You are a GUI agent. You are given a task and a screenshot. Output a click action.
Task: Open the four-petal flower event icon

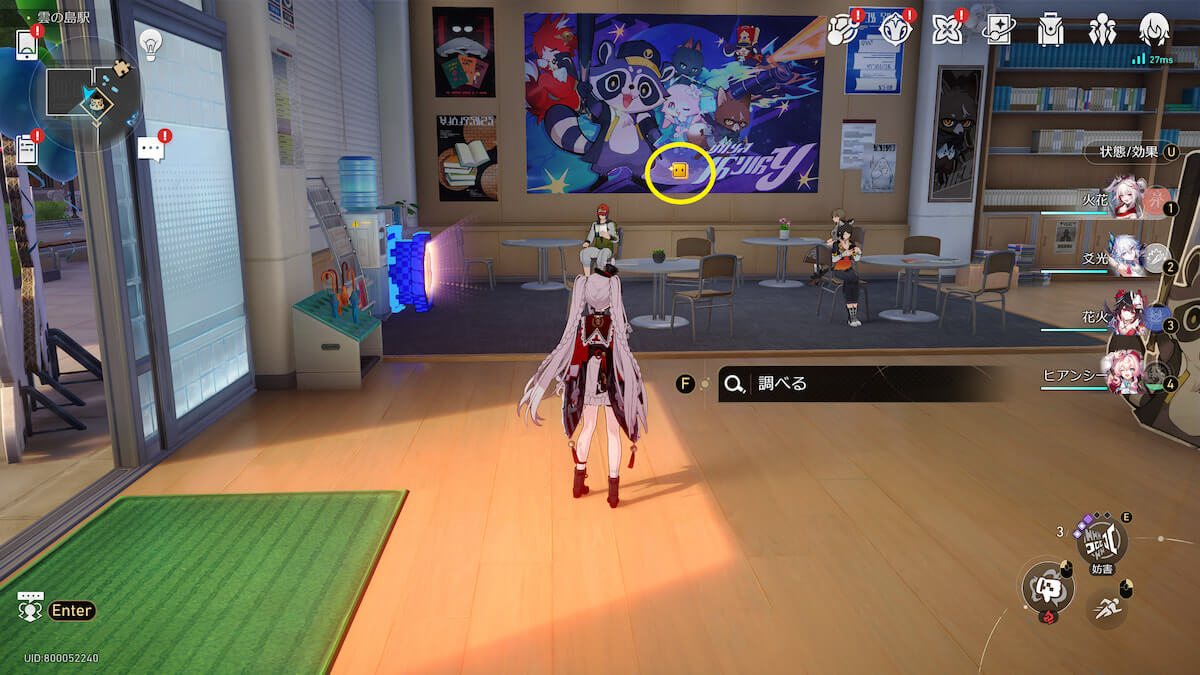pos(945,29)
